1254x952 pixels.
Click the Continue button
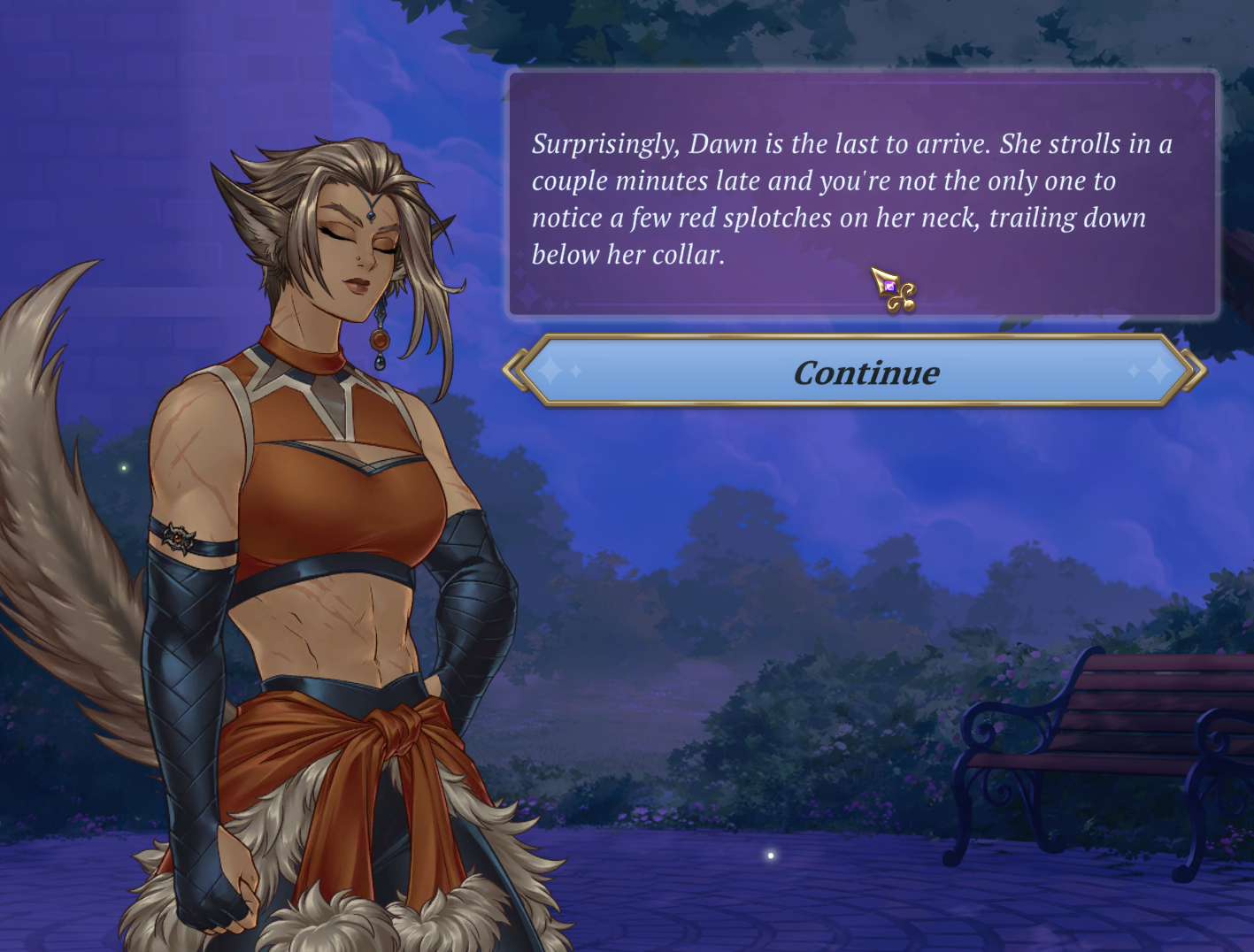864,372
